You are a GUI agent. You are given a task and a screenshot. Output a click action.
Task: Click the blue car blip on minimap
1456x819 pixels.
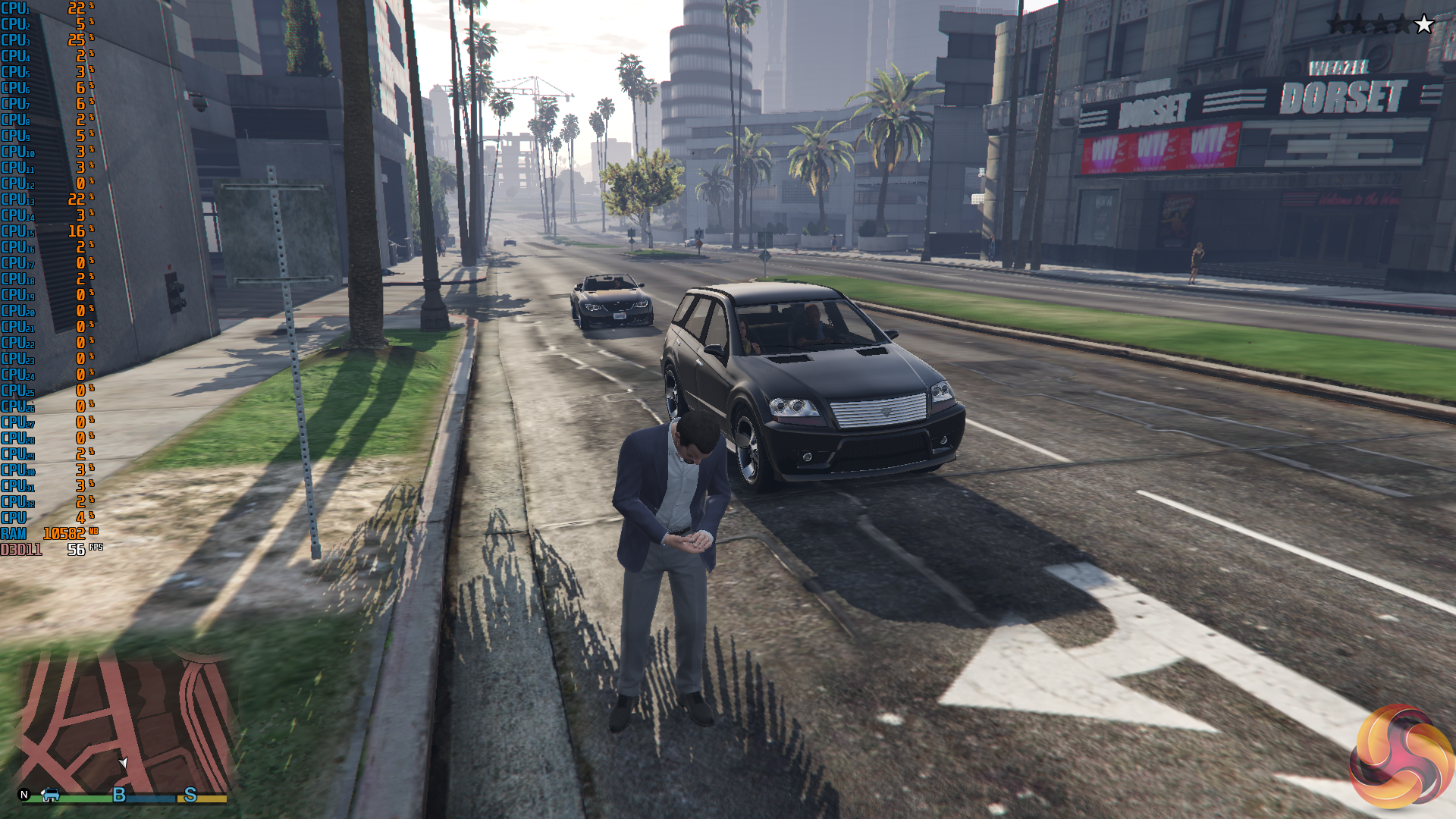pyautogui.click(x=51, y=794)
